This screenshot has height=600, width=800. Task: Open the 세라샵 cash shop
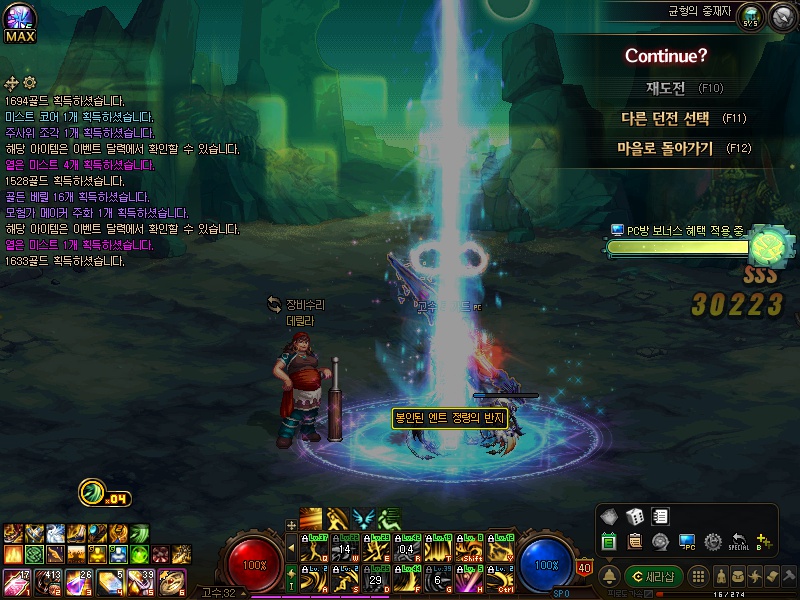[653, 577]
